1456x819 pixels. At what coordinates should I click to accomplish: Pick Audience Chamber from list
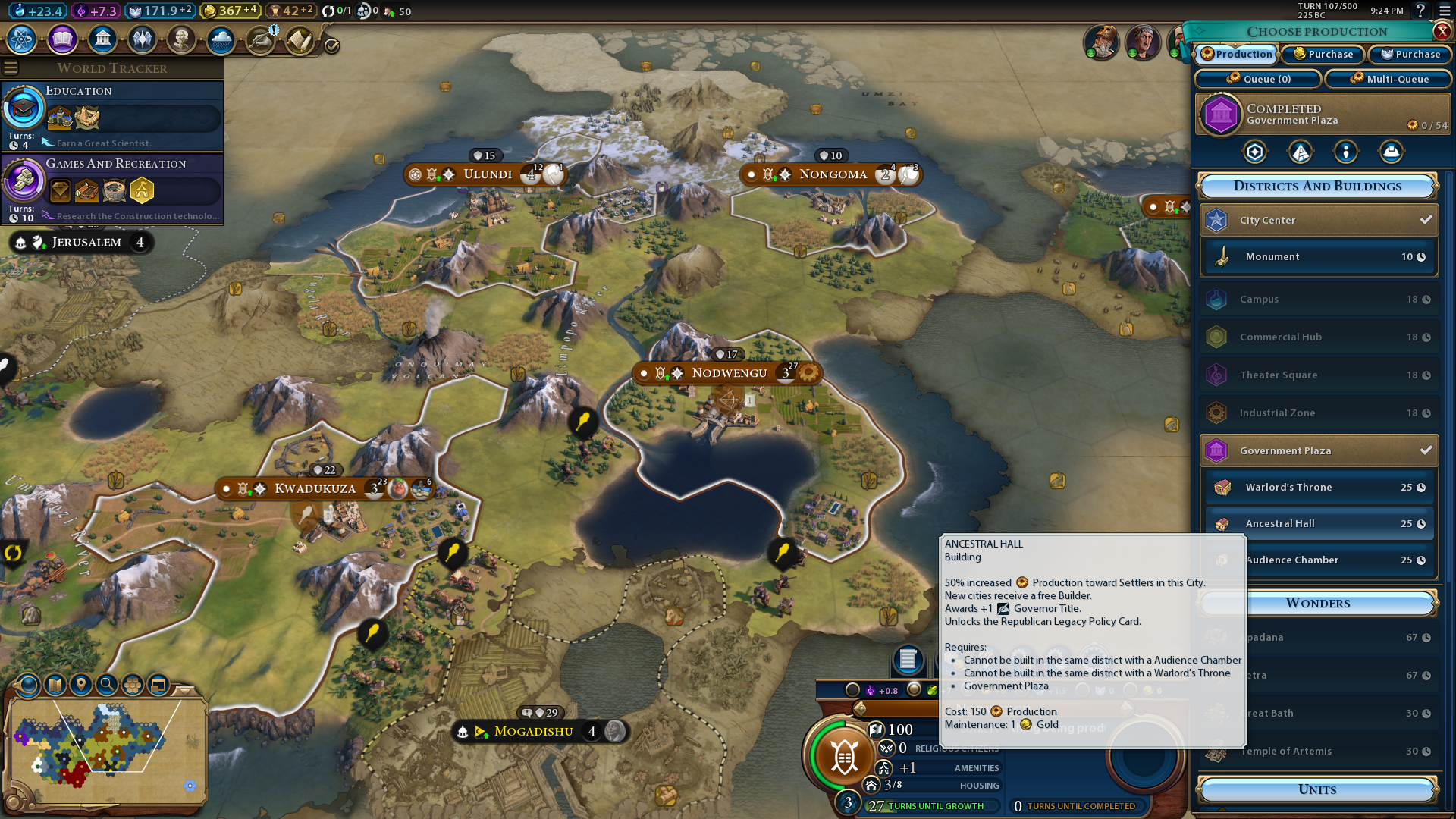click(x=1319, y=560)
